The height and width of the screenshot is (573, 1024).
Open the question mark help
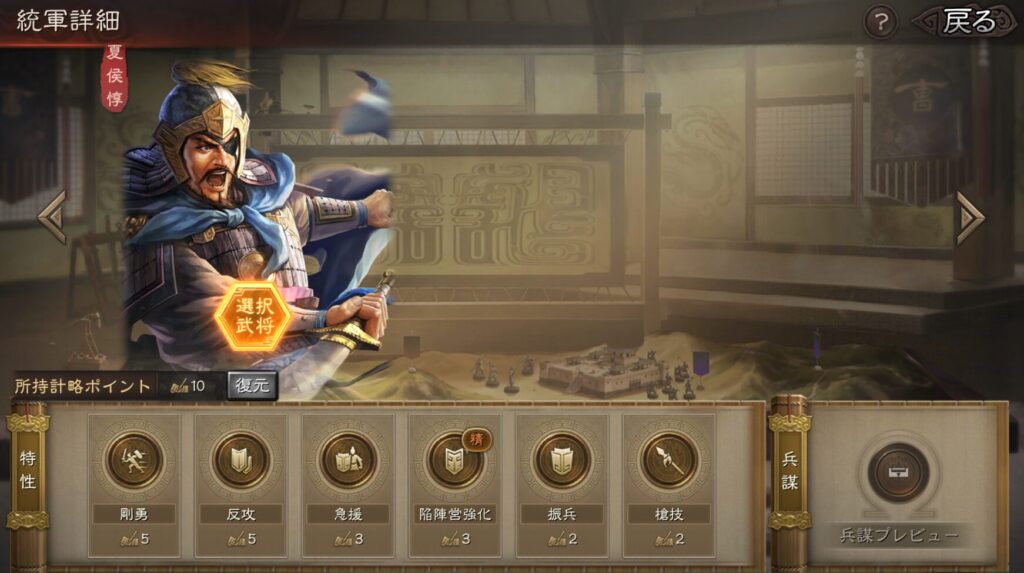point(880,22)
